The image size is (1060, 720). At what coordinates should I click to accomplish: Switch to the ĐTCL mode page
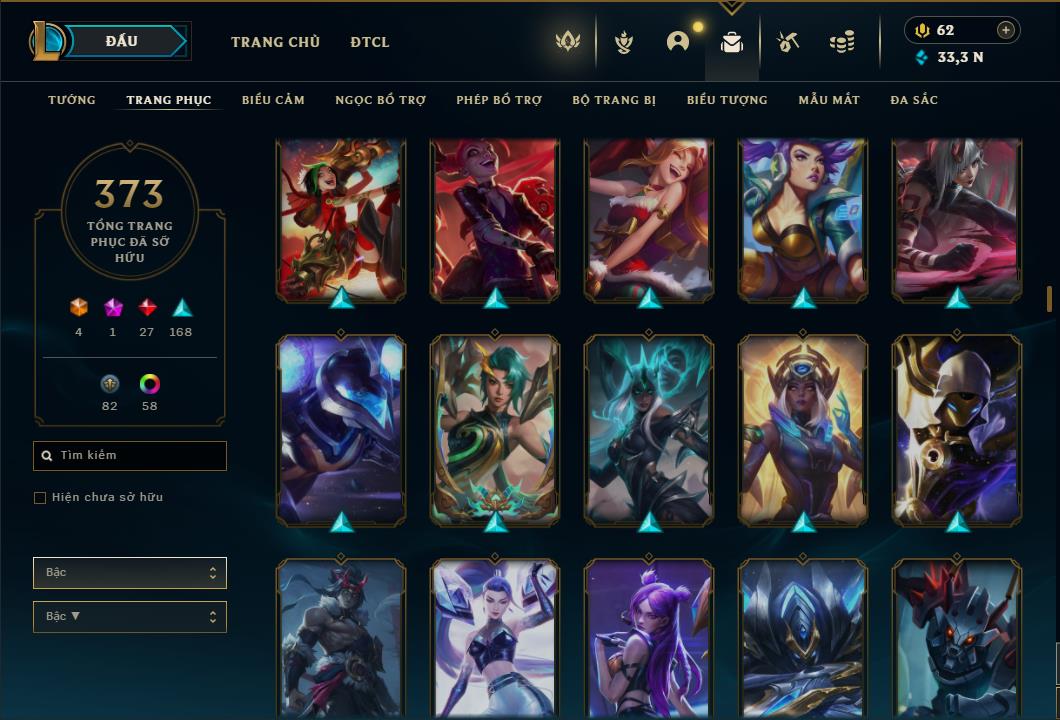pos(370,42)
